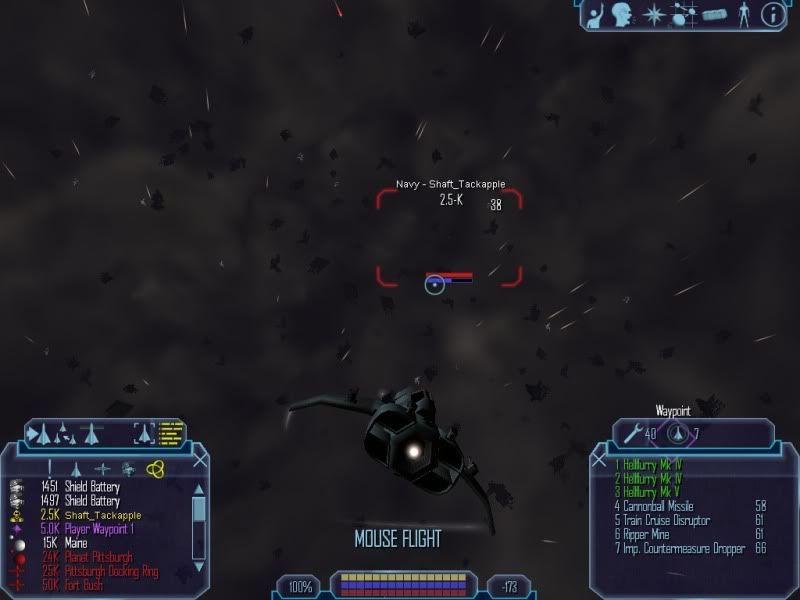Screen dimensions: 800x600
Task: Use the nanobot repair wrench icon
Action: (x=633, y=434)
